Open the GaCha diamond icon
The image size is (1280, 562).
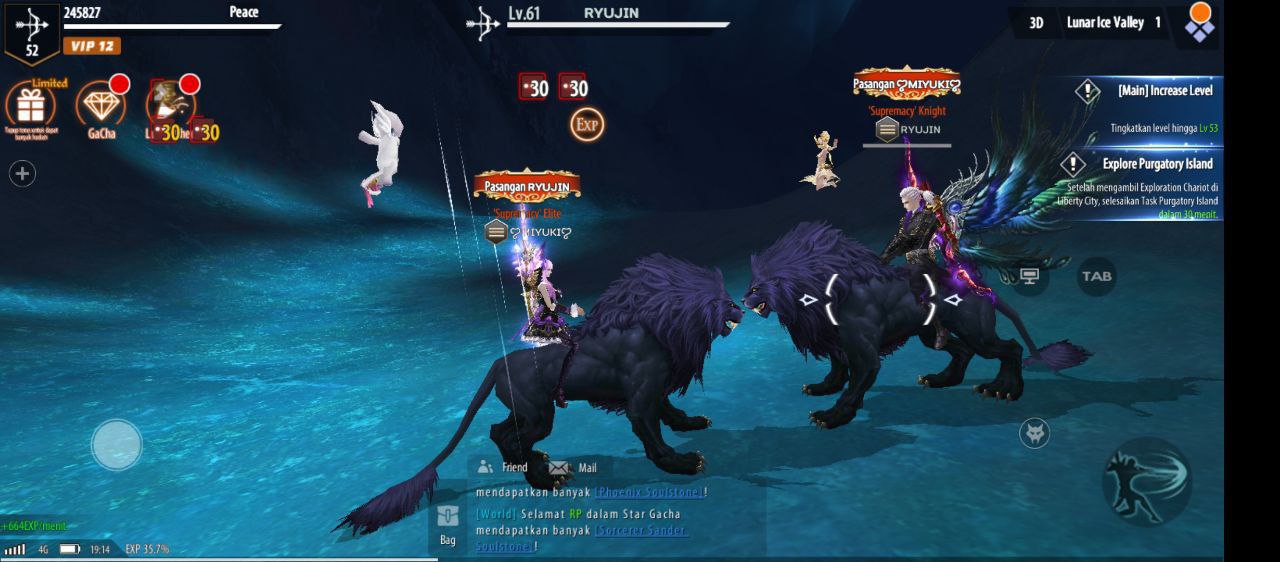(x=100, y=104)
